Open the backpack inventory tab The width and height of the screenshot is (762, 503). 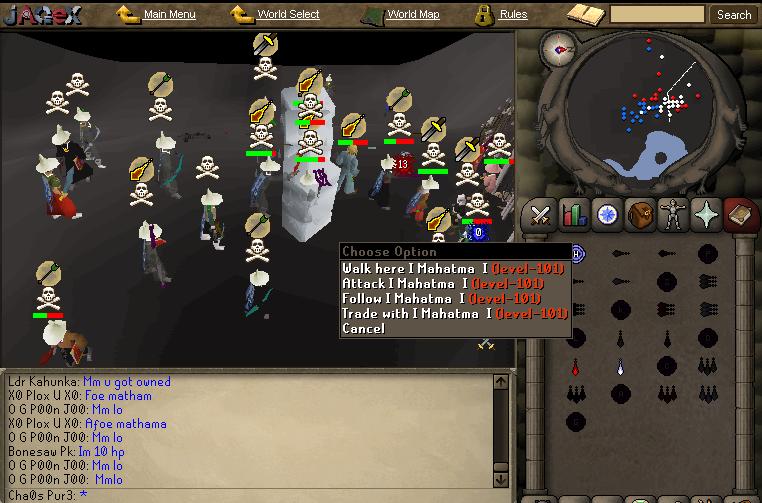[638, 214]
